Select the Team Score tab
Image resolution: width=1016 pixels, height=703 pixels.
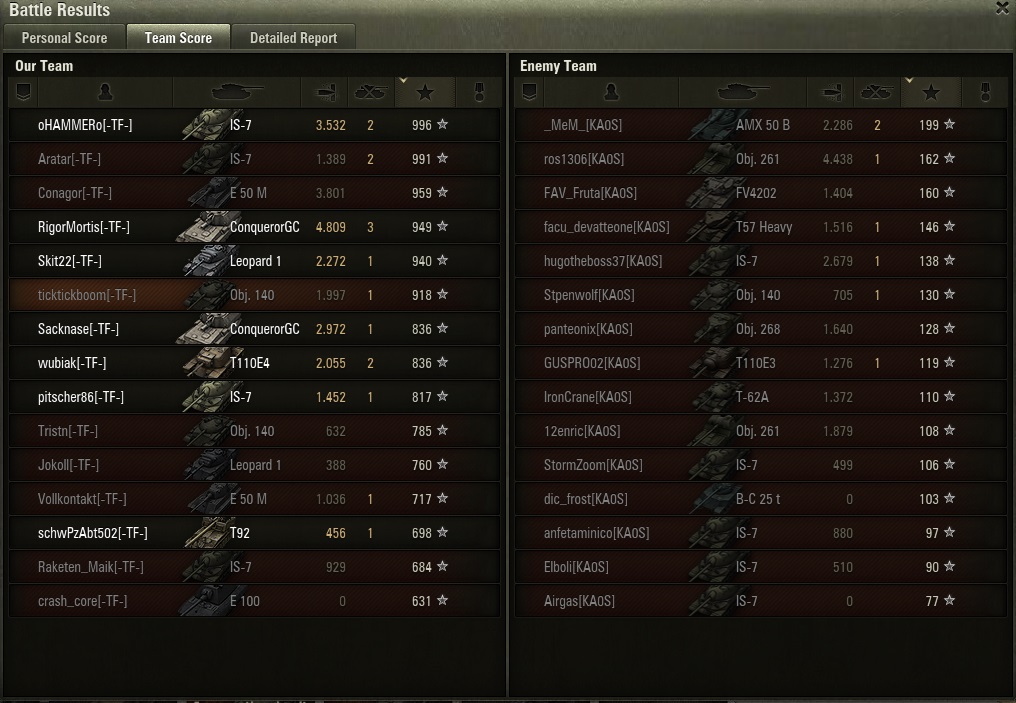click(178, 38)
